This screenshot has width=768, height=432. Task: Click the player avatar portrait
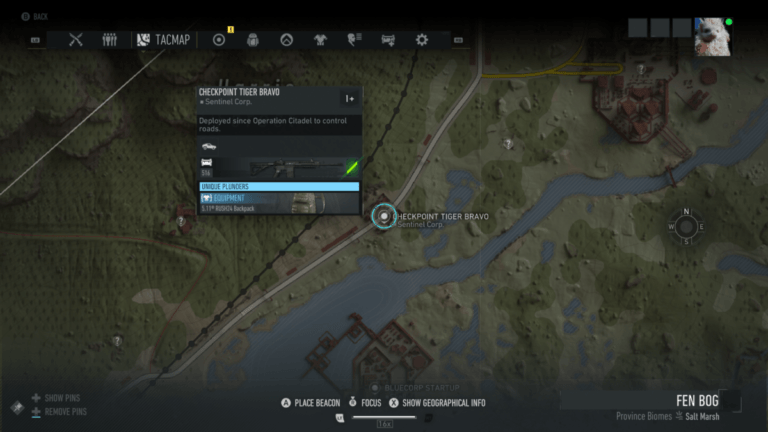pyautogui.click(x=712, y=36)
